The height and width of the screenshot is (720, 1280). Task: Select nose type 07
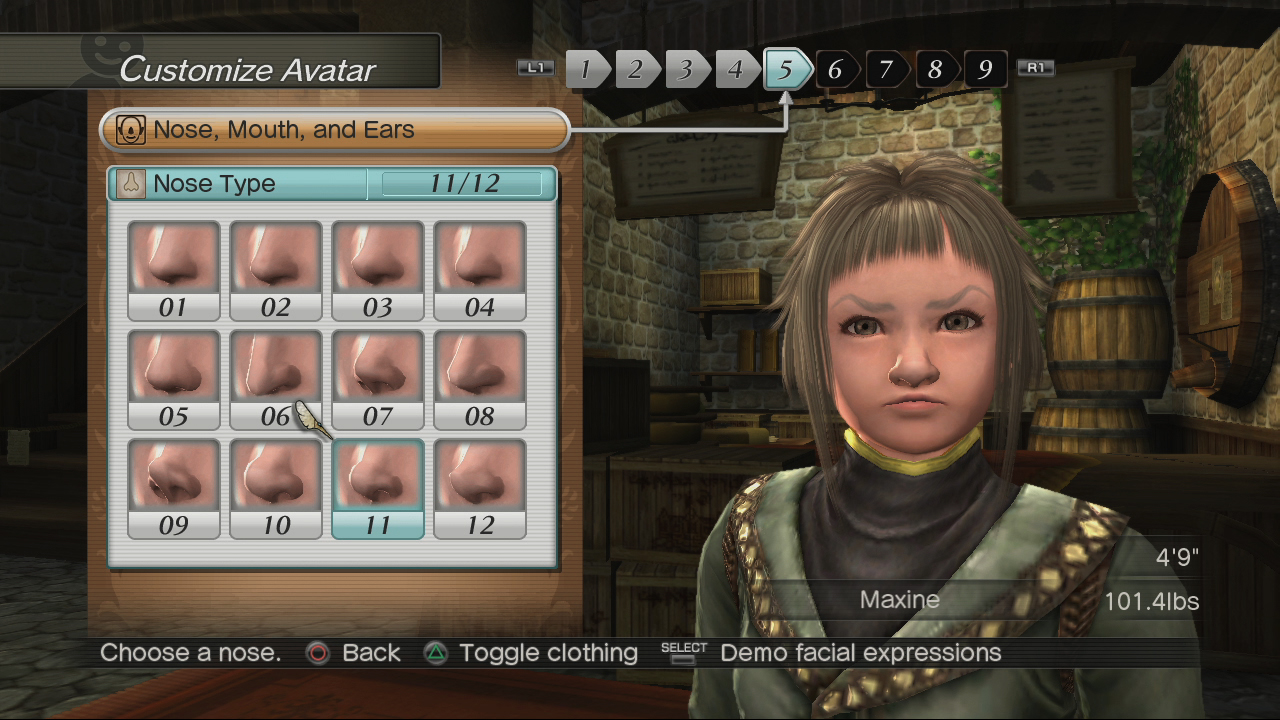378,380
